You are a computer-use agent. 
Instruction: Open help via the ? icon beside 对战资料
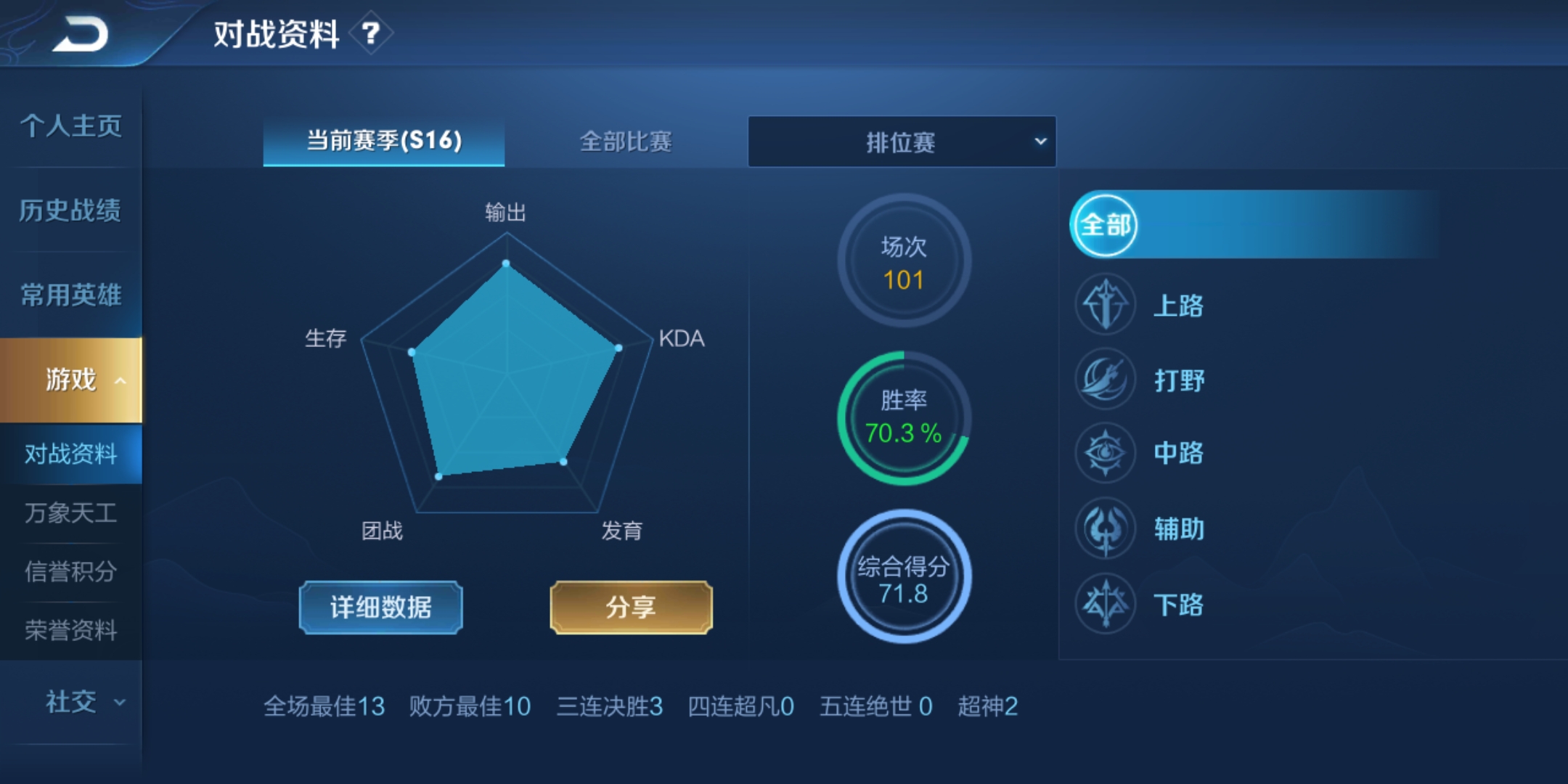pyautogui.click(x=371, y=33)
